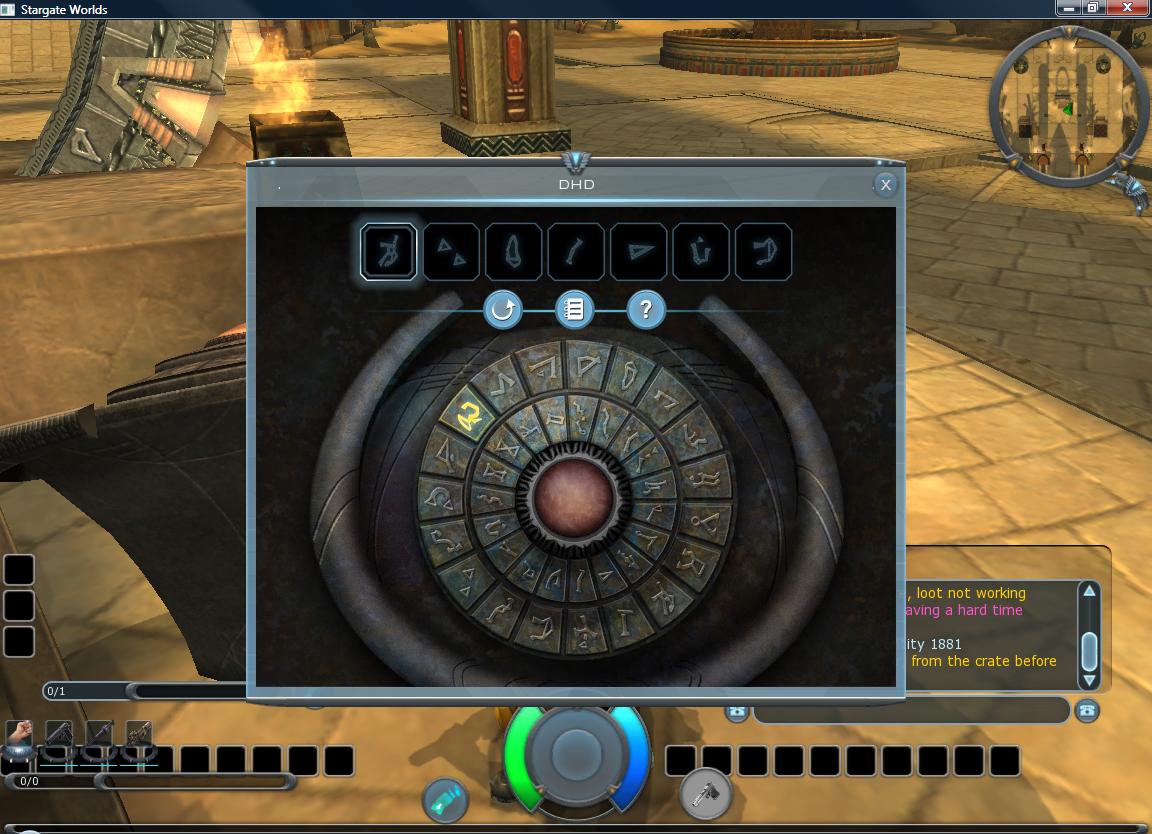Click the reset dial circular arrow button
This screenshot has width=1152, height=834.
[502, 310]
